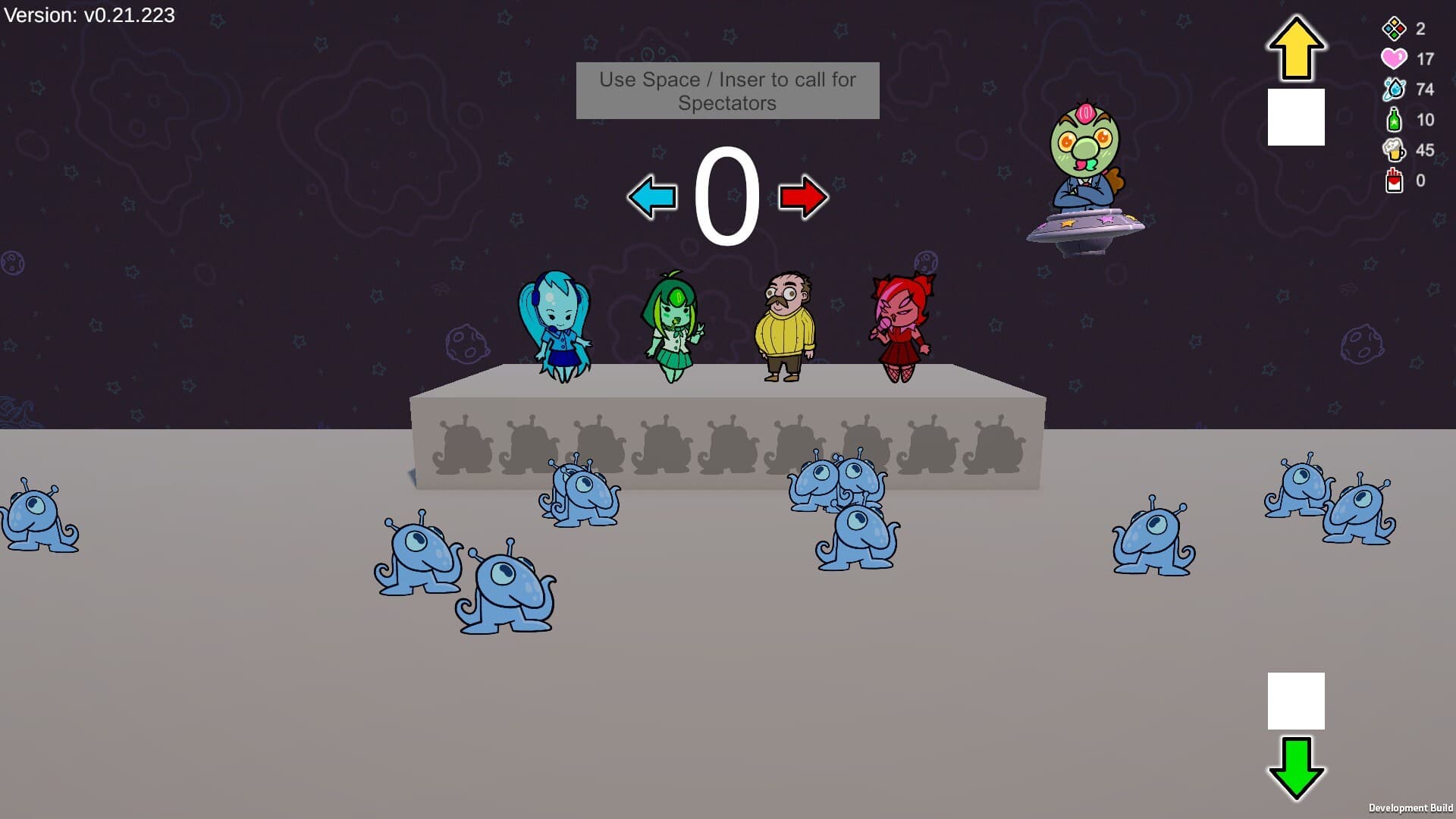Click the red right arrow selector
The image size is (1456, 819).
[802, 197]
